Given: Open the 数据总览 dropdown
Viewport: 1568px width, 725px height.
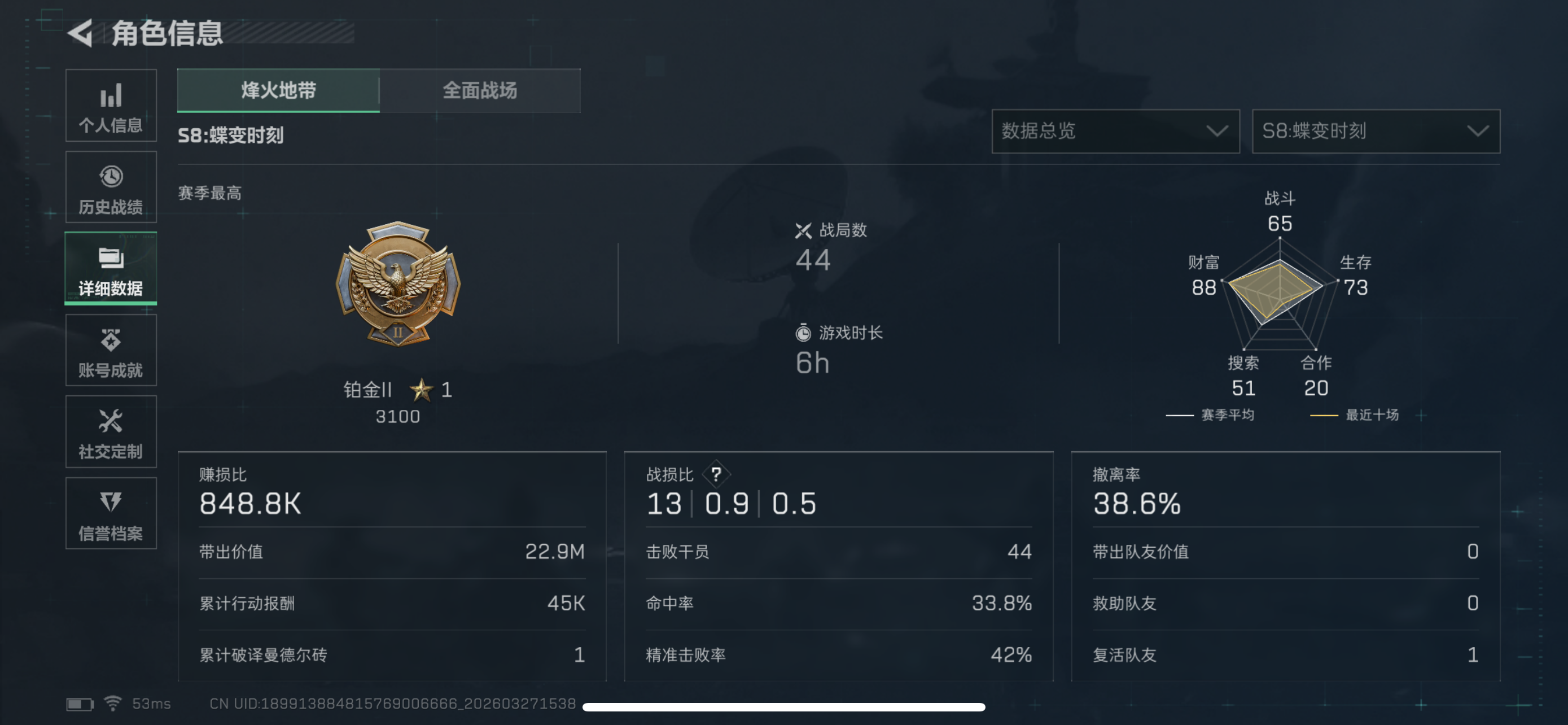Looking at the screenshot, I should [x=1116, y=131].
